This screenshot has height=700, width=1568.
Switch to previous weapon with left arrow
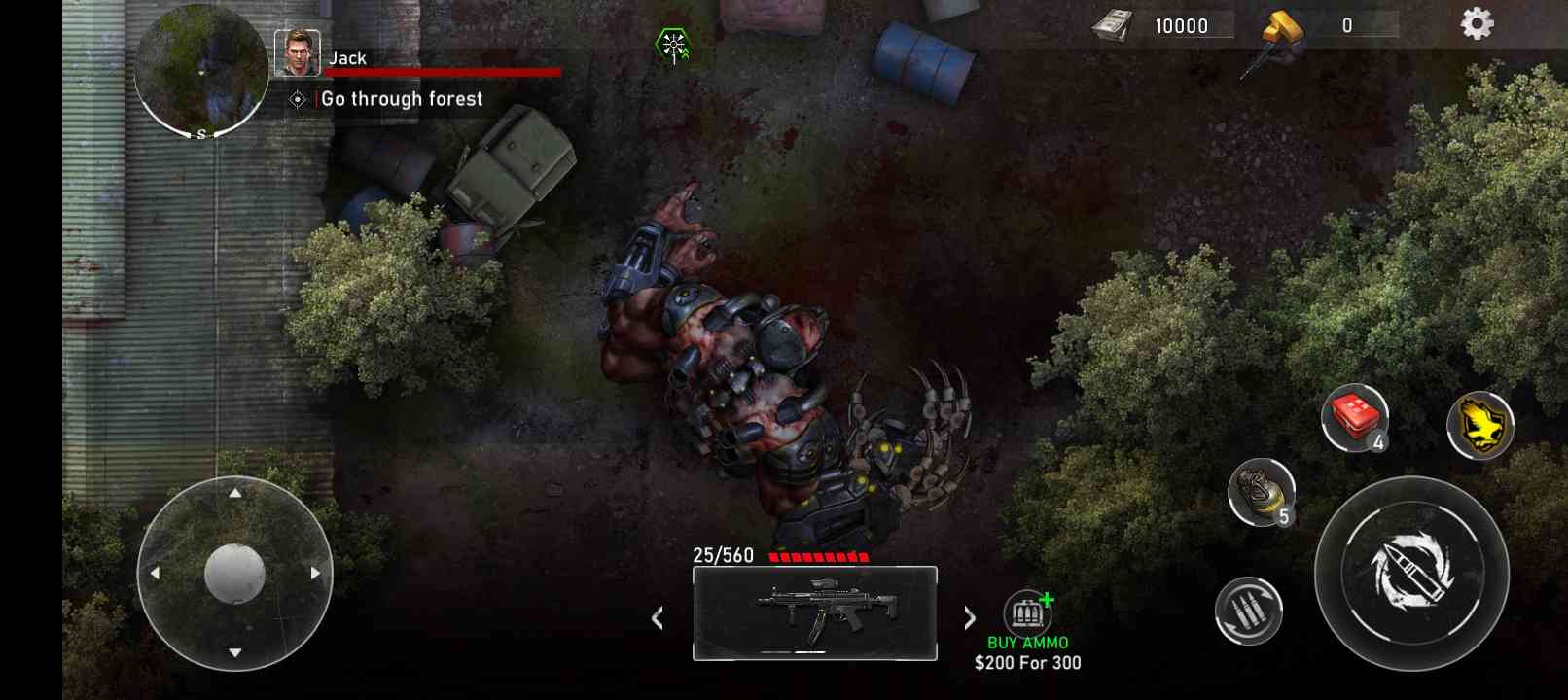point(657,618)
